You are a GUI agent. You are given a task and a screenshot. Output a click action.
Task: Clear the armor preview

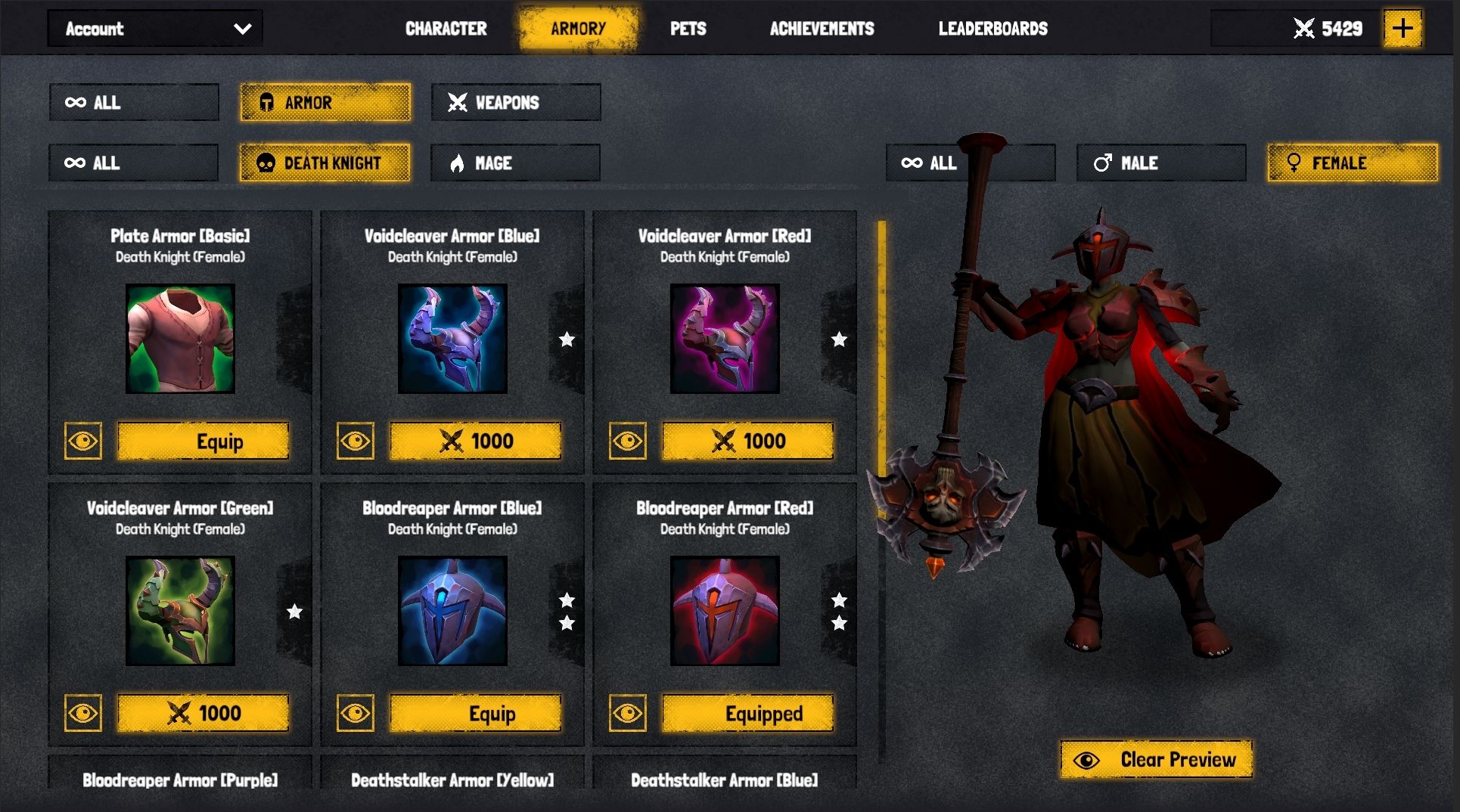click(x=1156, y=760)
